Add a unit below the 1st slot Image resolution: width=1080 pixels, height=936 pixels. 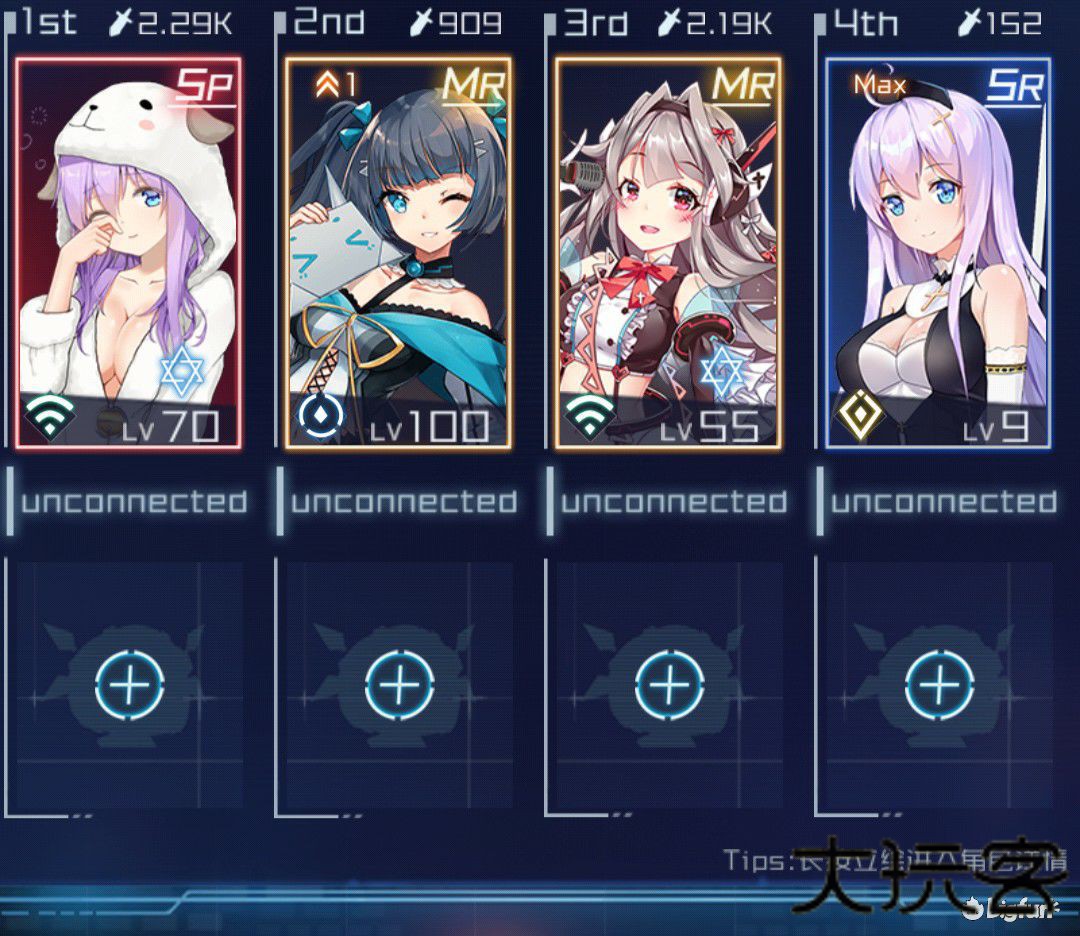click(x=129, y=685)
